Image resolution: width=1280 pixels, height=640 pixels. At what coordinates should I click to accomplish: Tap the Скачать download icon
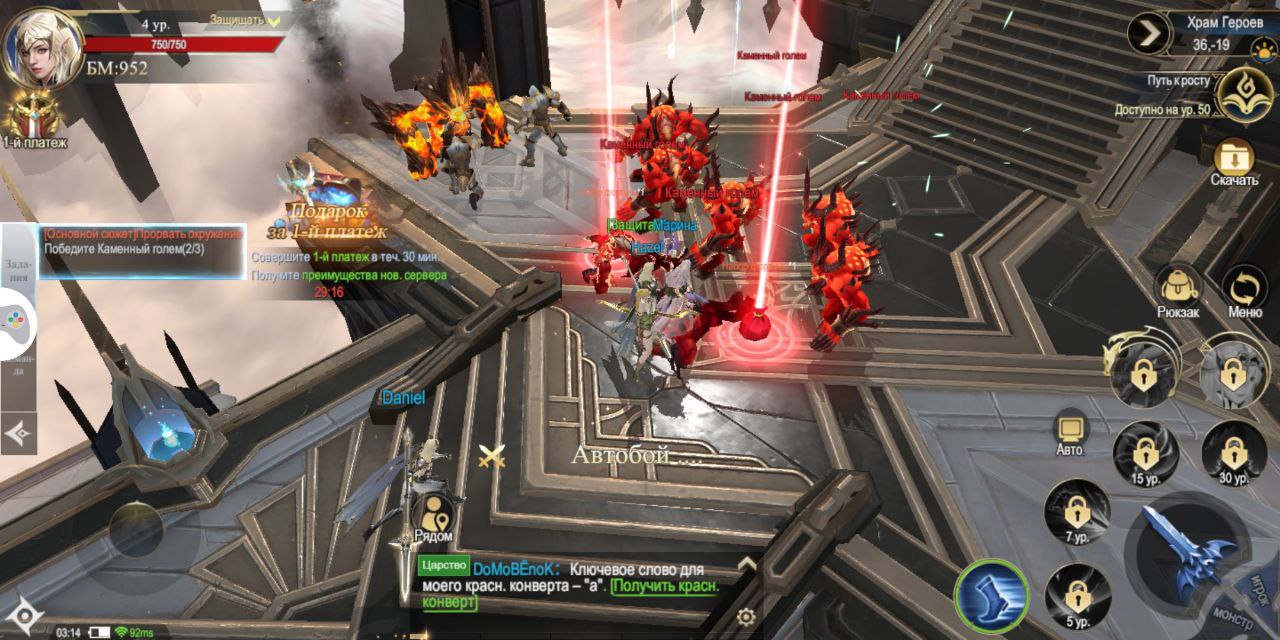[x=1234, y=162]
